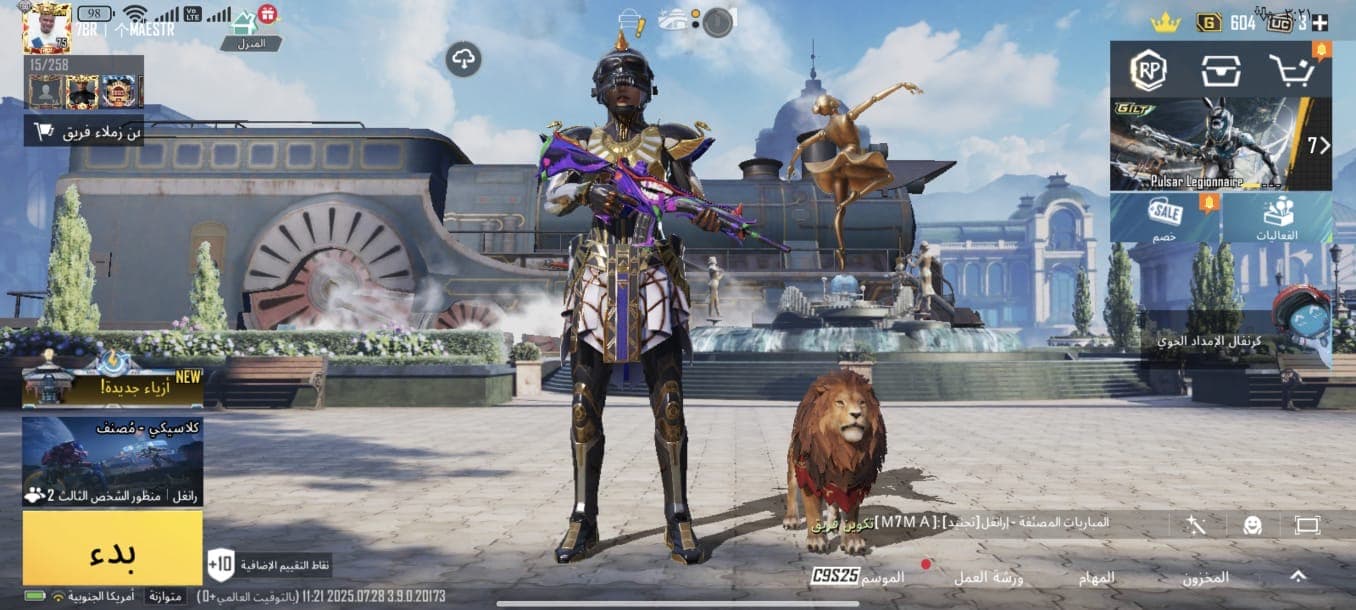Image resolution: width=1356 pixels, height=610 pixels.
Task: Go to the المنزل home icon
Action: 244,26
